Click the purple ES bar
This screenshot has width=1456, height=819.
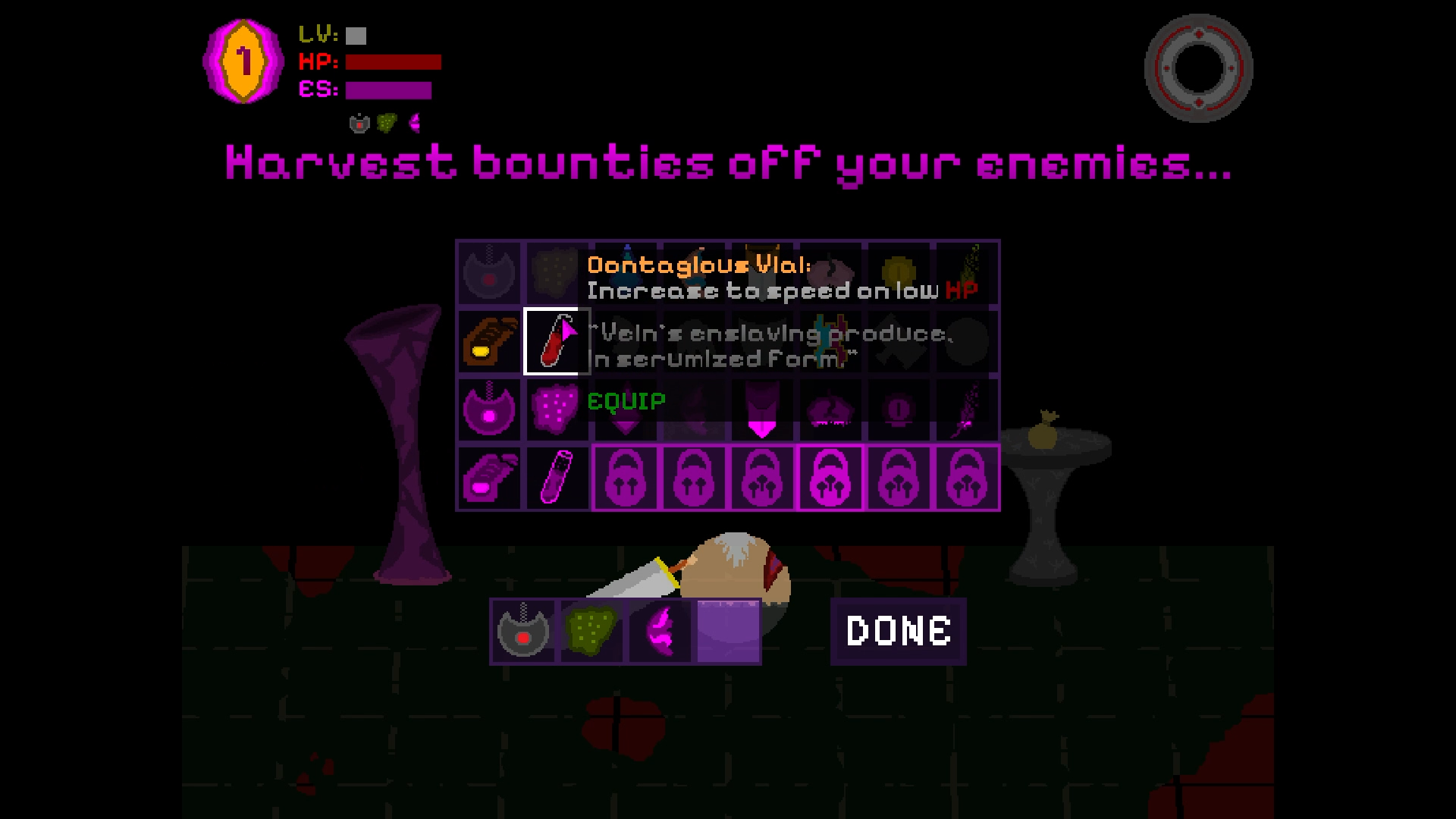click(387, 91)
